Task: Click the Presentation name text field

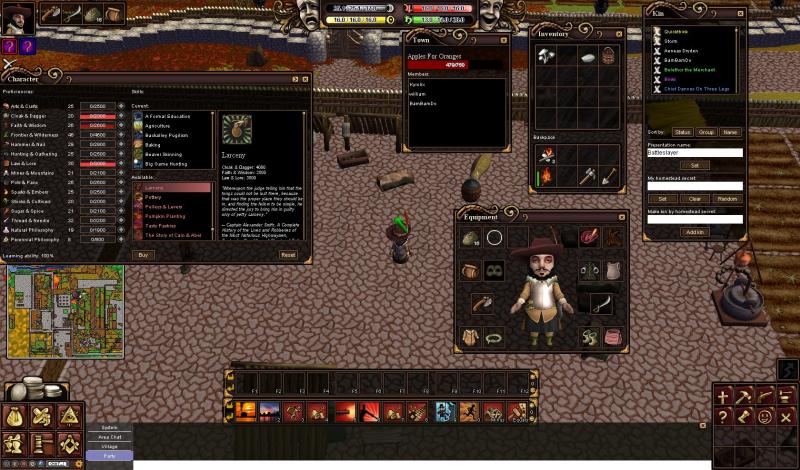Action: (x=694, y=153)
